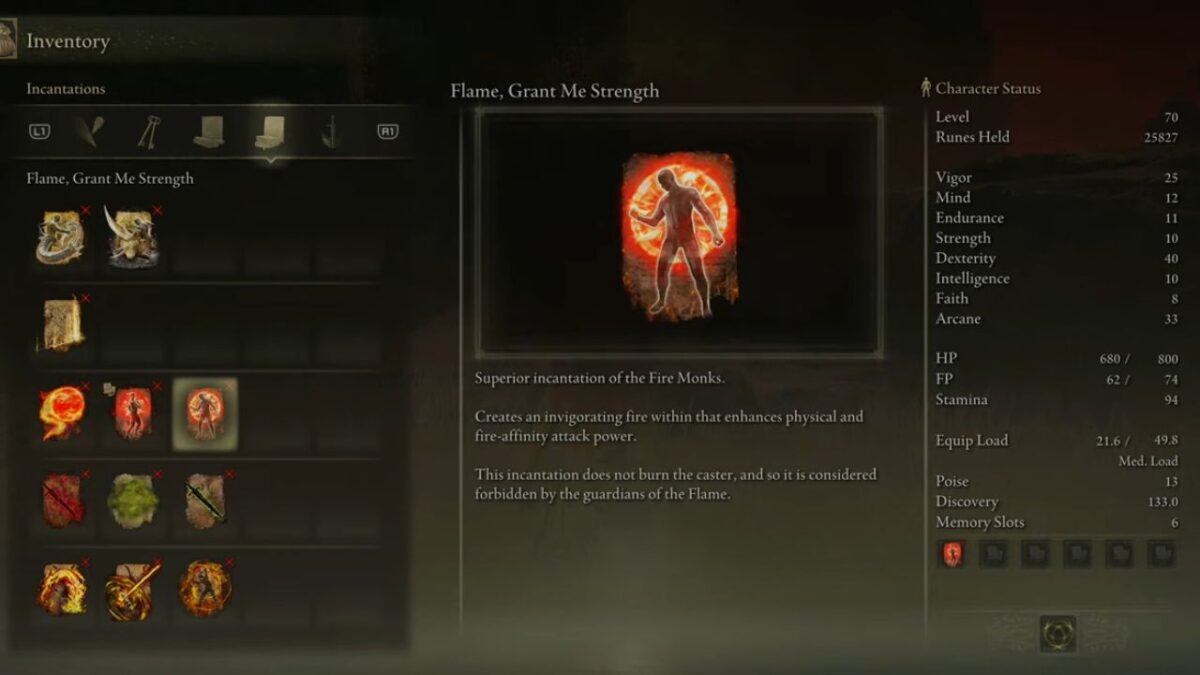
Task: Open the keys category tab
Action: pyautogui.click(x=149, y=131)
